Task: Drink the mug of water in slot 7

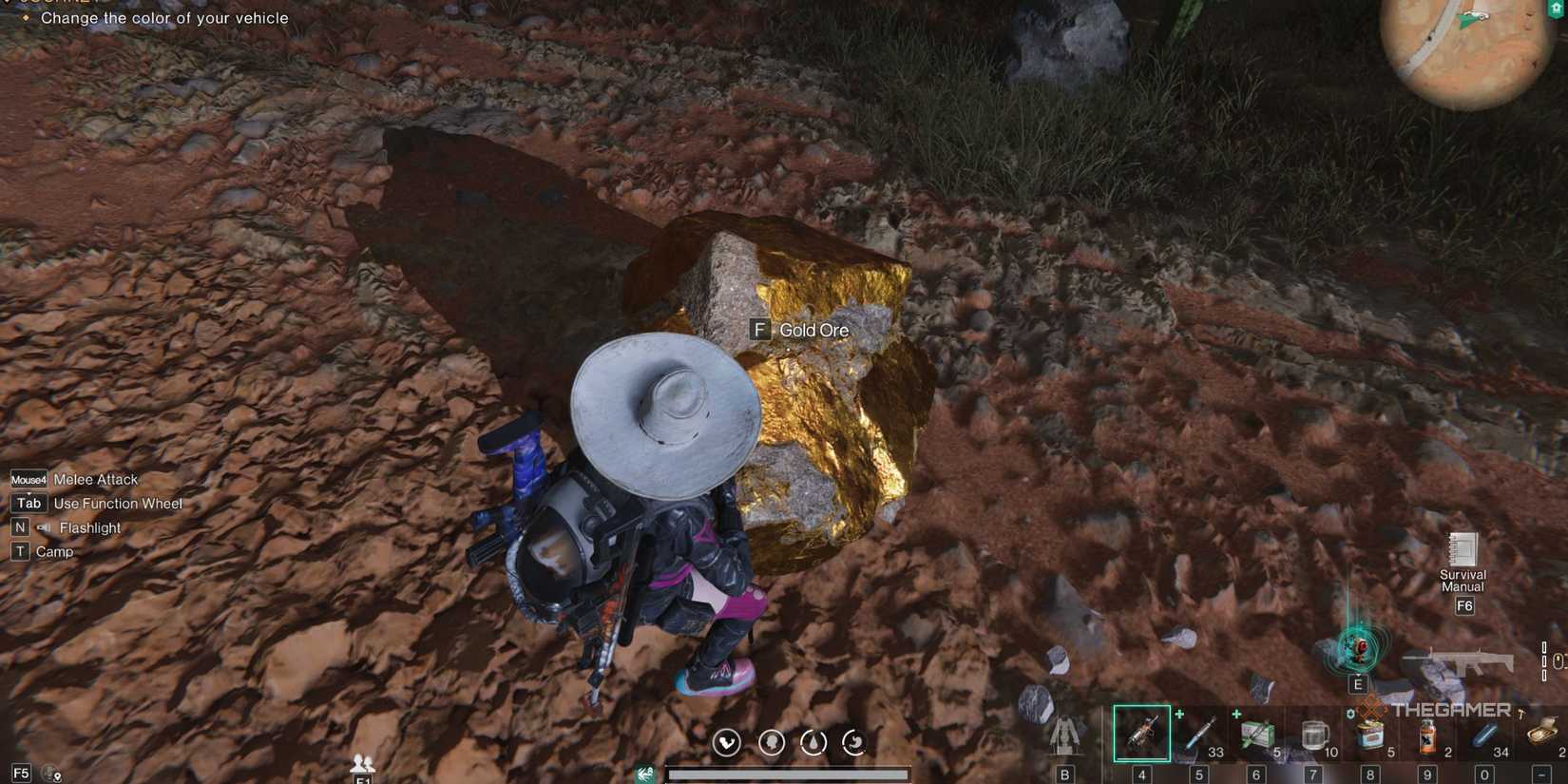Action: point(1313,732)
